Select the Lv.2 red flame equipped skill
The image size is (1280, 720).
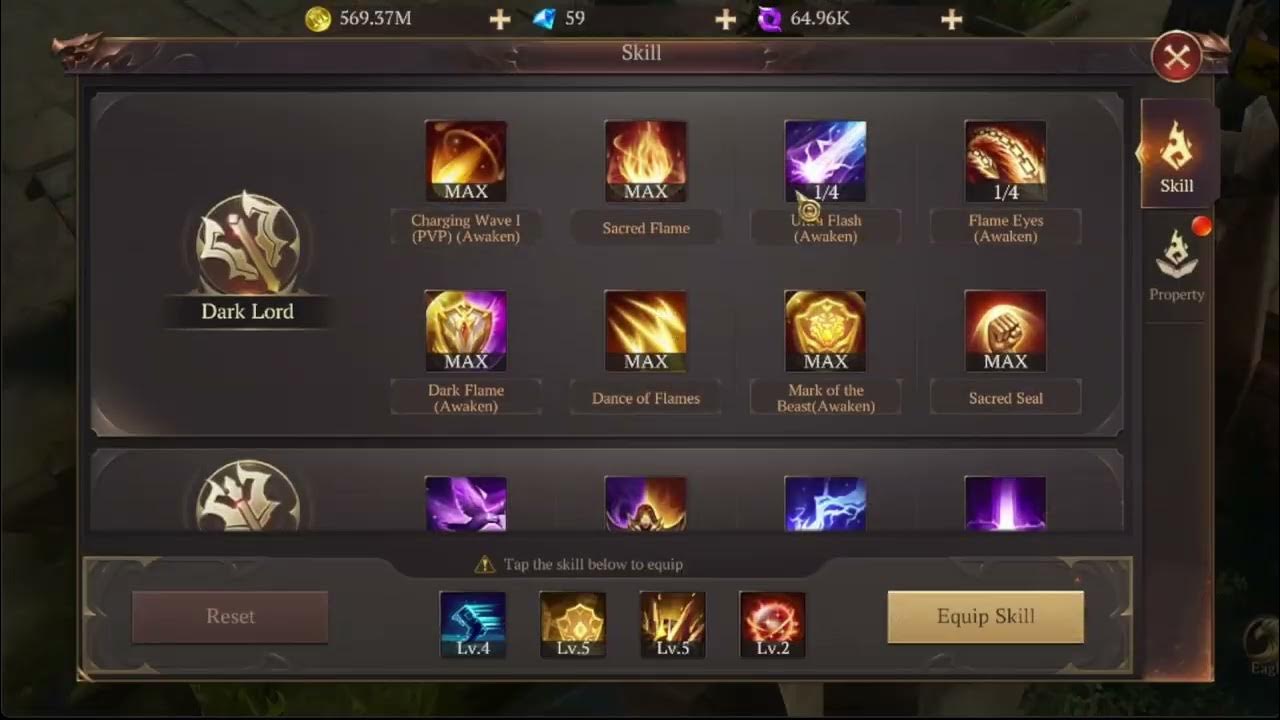(x=772, y=622)
